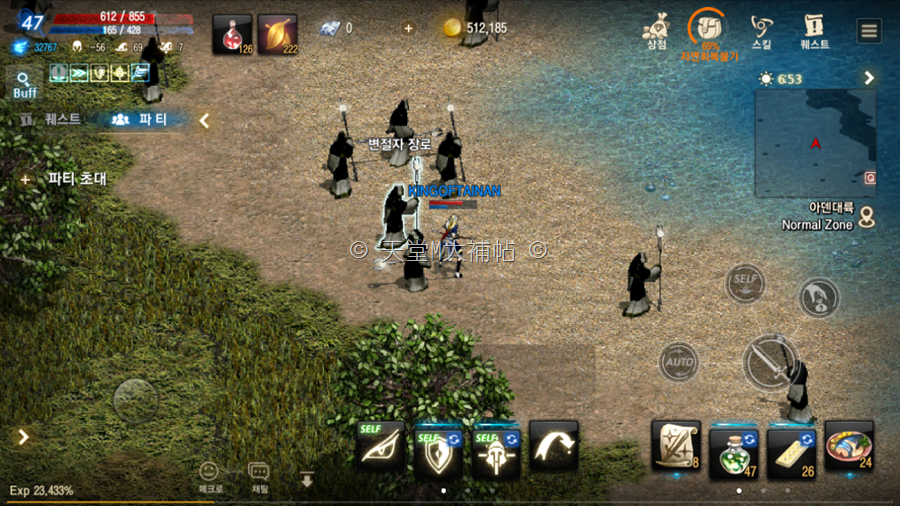Open the hamburger main menu
The width and height of the screenshot is (900, 506).
pos(869,30)
